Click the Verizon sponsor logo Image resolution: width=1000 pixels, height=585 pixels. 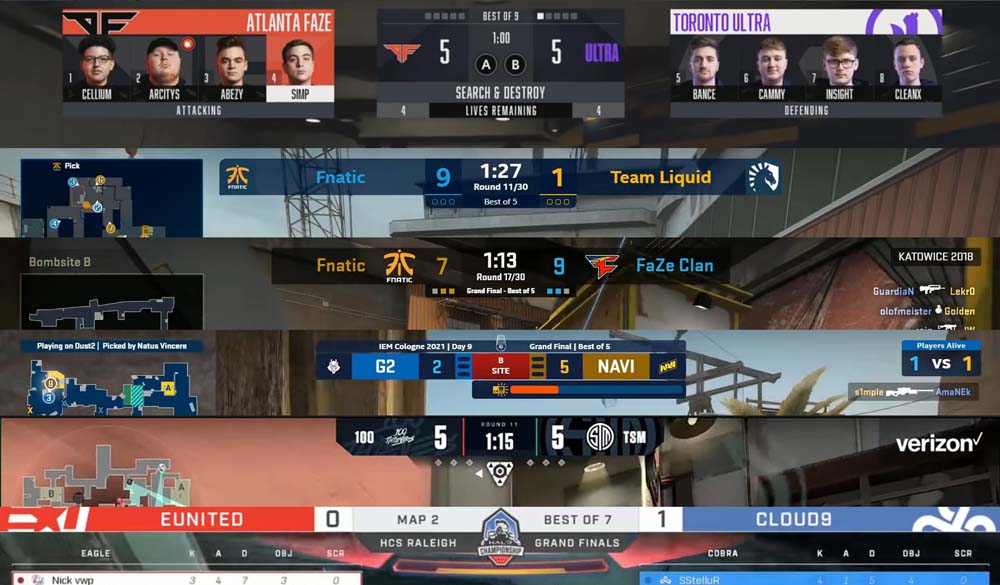(938, 443)
